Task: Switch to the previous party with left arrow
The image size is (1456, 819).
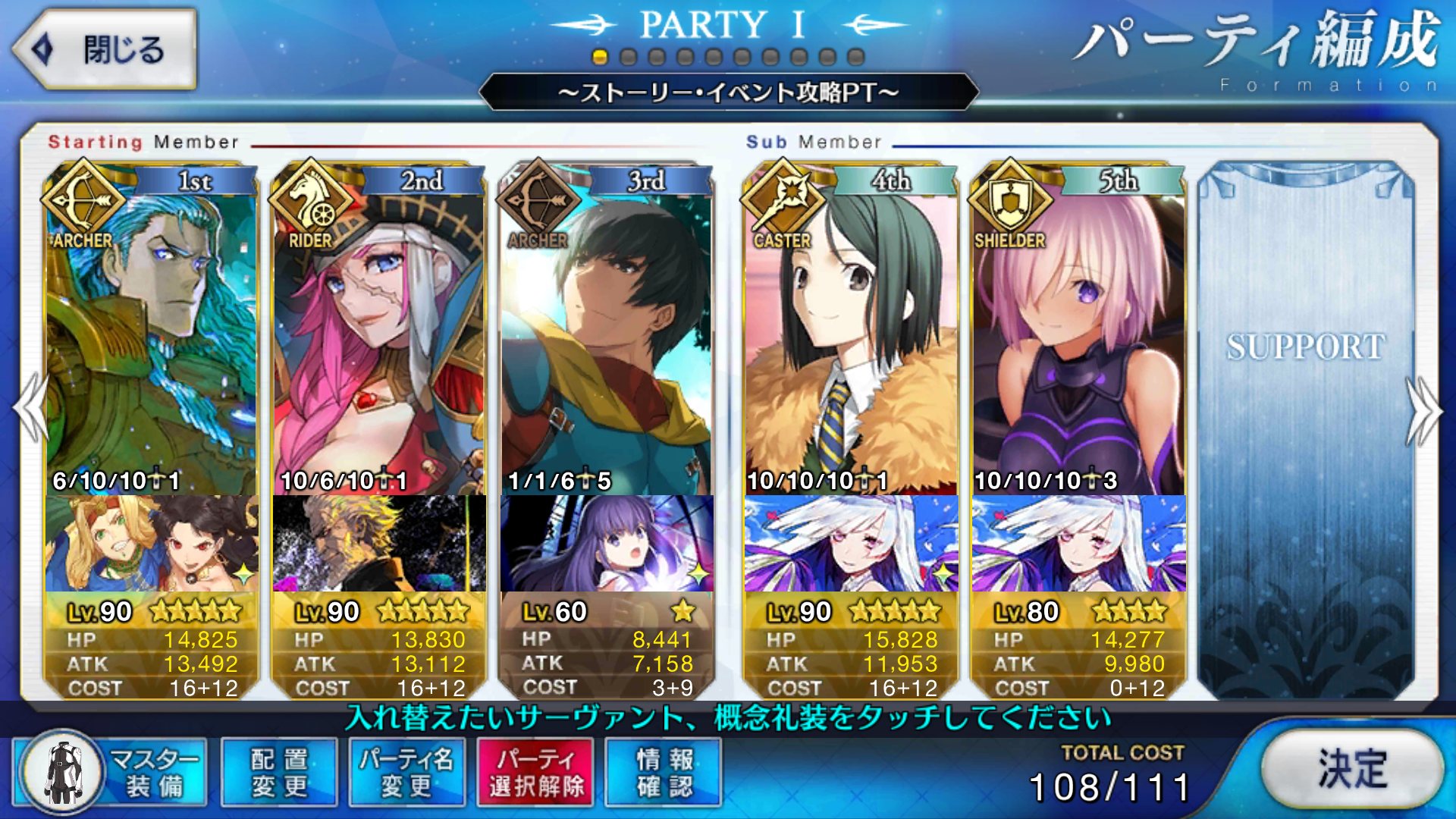Action: coord(30,408)
